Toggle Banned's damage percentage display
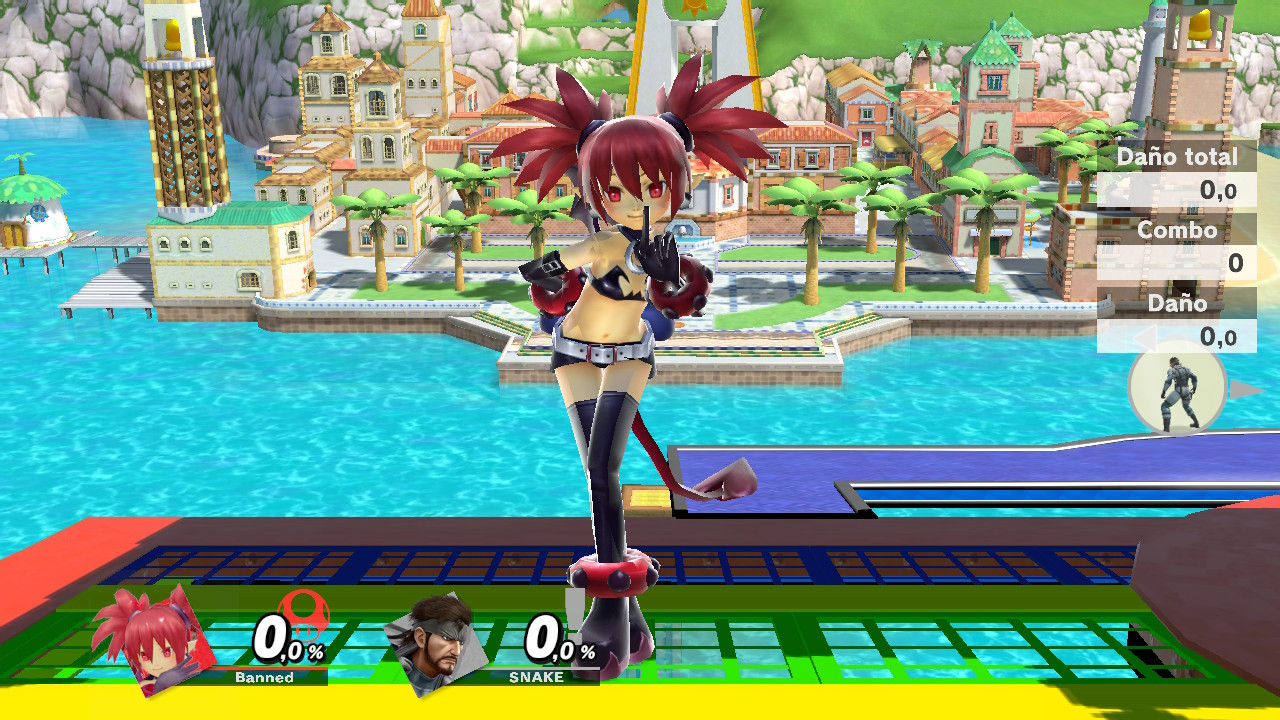Viewport: 1280px width, 720px height. [289, 641]
